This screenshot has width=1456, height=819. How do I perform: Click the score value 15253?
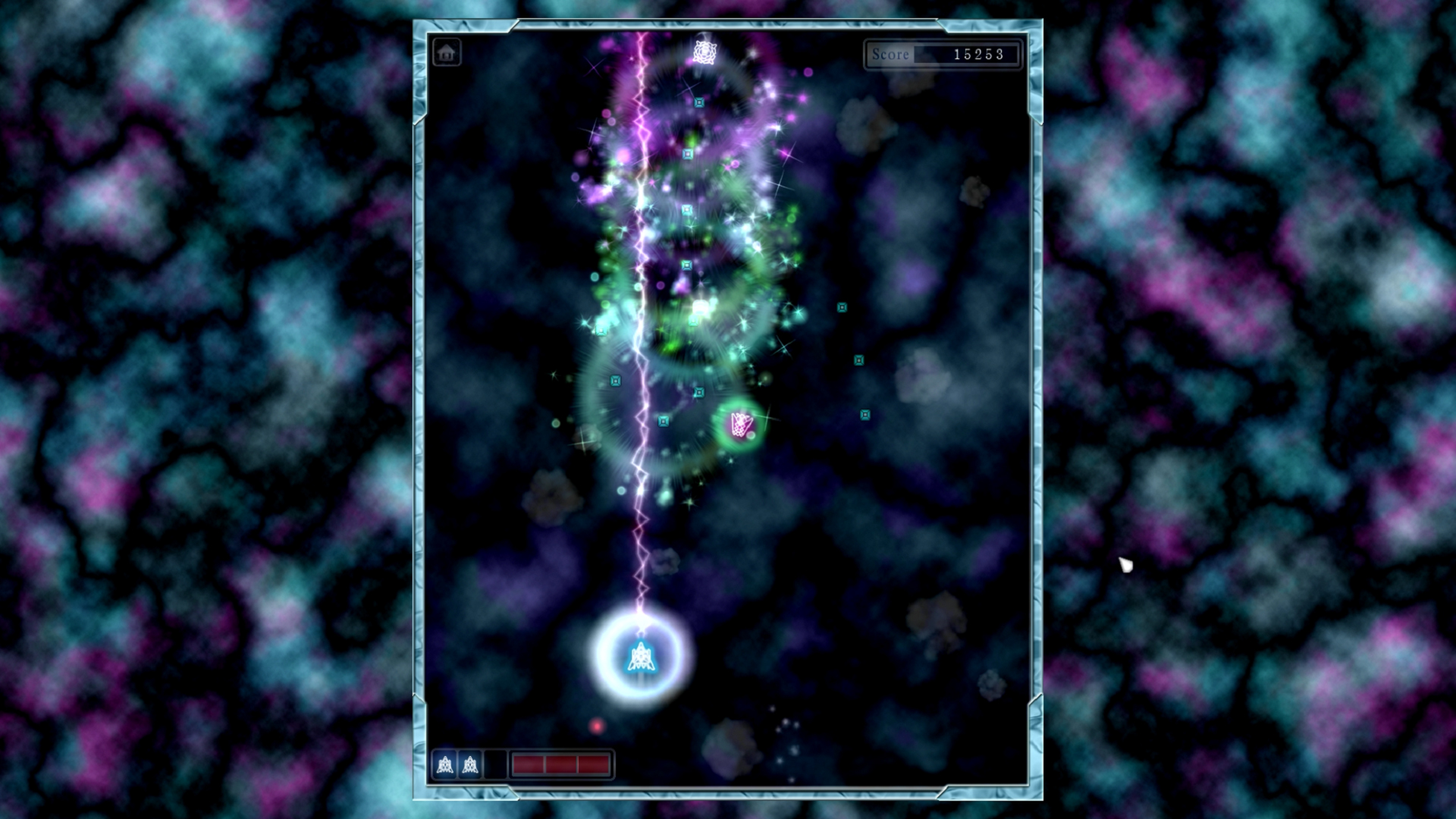click(978, 55)
